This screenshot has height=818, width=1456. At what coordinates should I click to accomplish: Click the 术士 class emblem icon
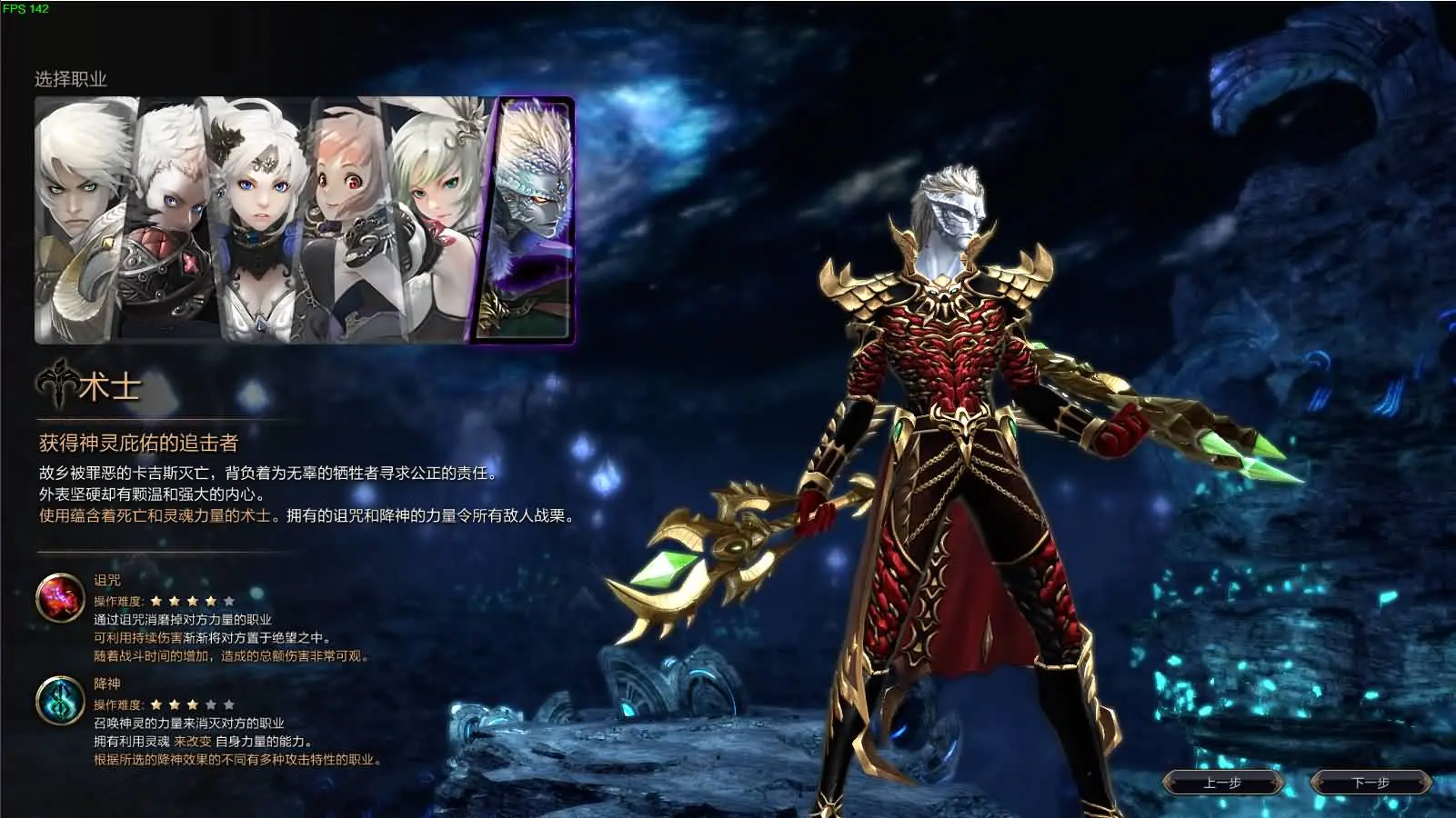56,382
